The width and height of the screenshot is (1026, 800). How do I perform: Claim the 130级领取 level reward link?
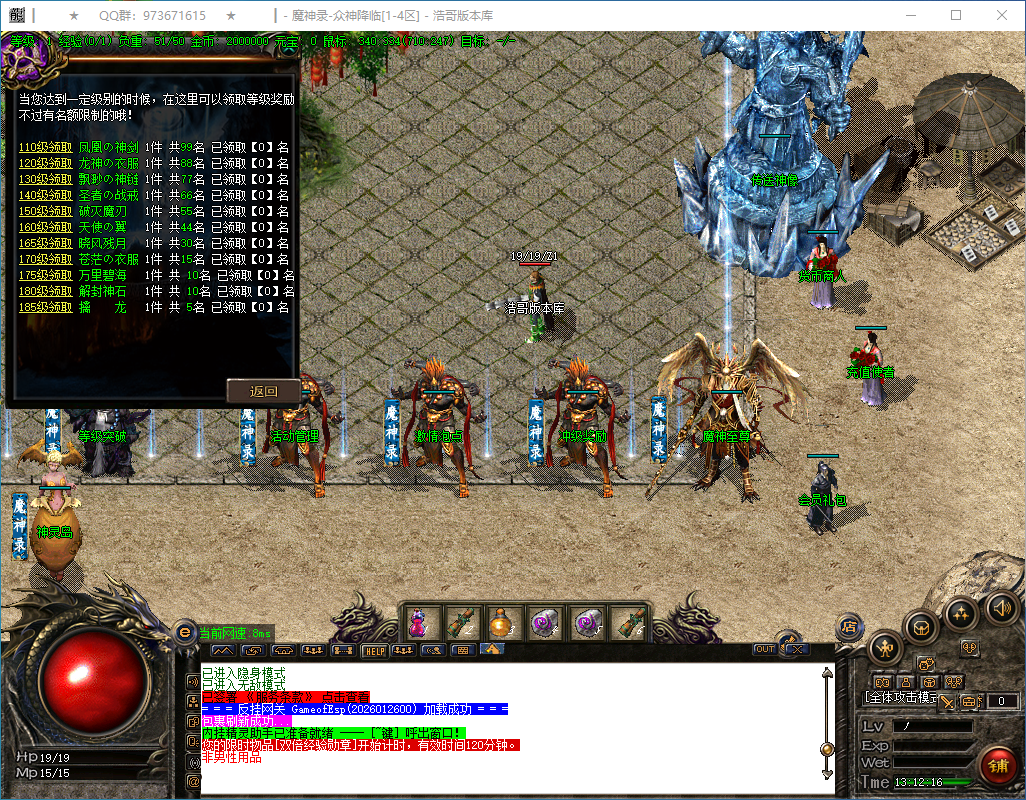tap(46, 179)
